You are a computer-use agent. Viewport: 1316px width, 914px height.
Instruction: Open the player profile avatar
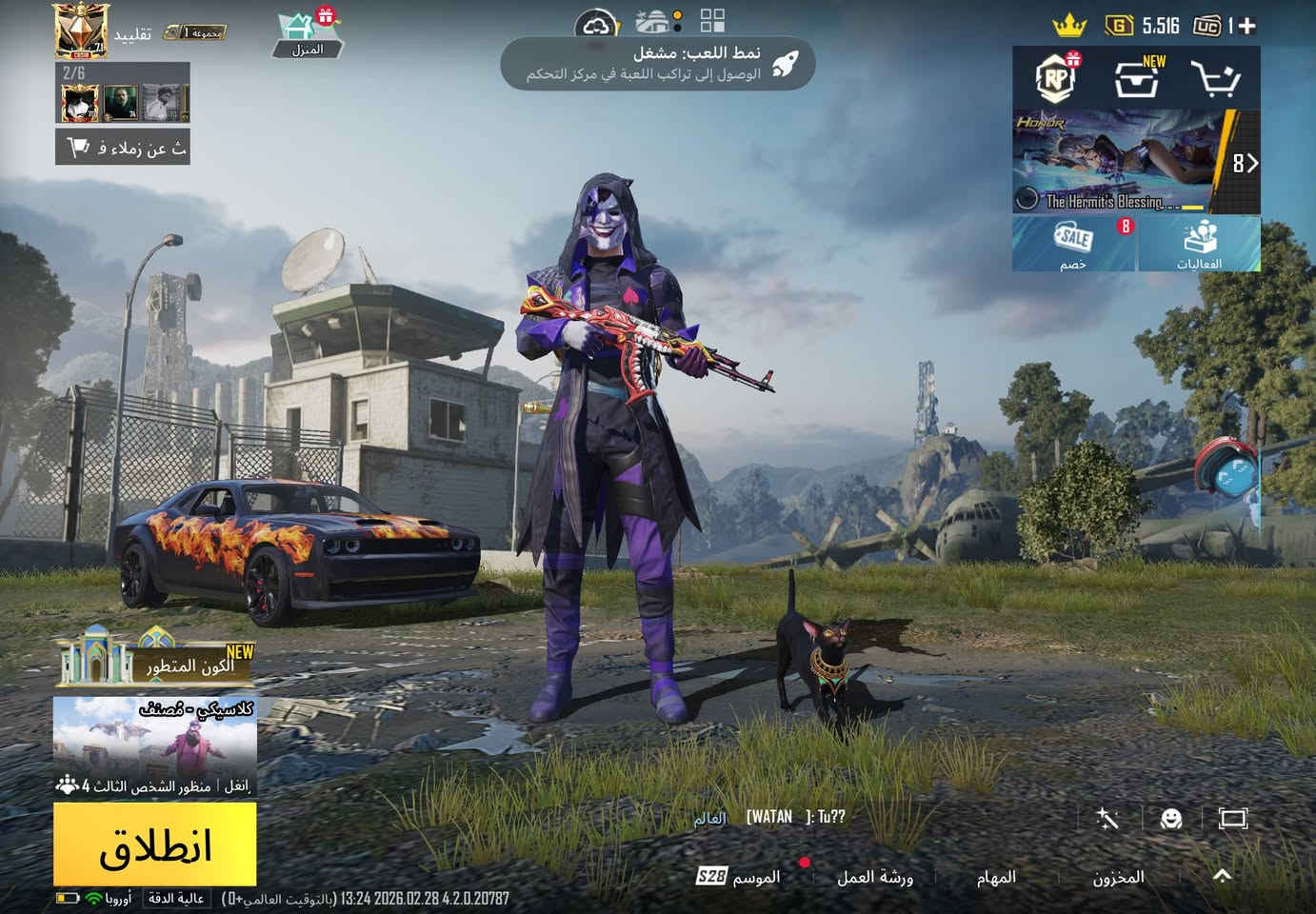tap(80, 31)
